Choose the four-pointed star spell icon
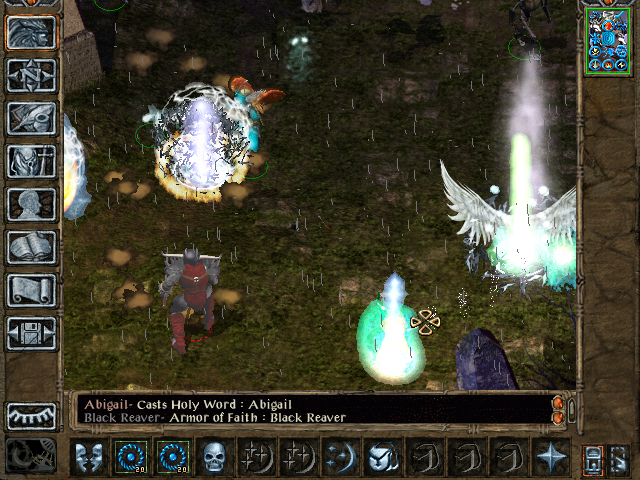 [549, 457]
